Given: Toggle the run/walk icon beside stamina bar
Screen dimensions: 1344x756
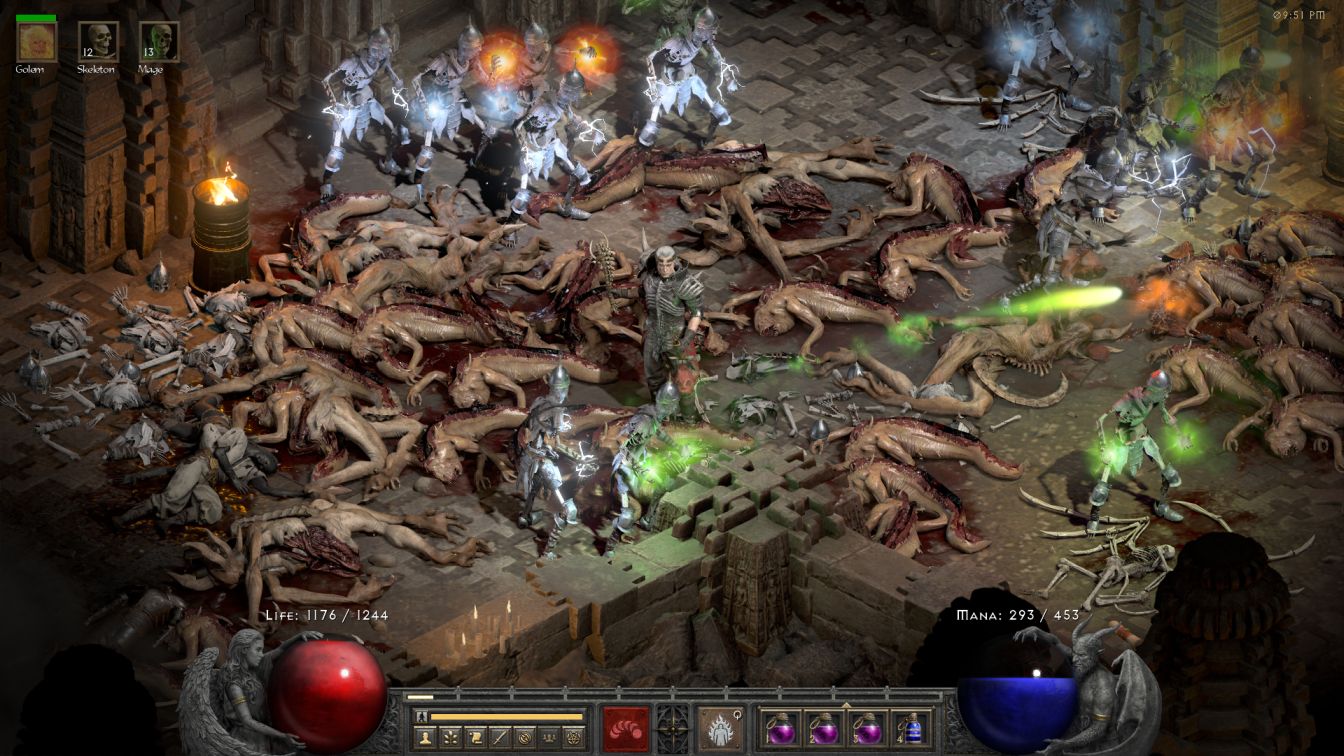Looking at the screenshot, I should (x=421, y=716).
